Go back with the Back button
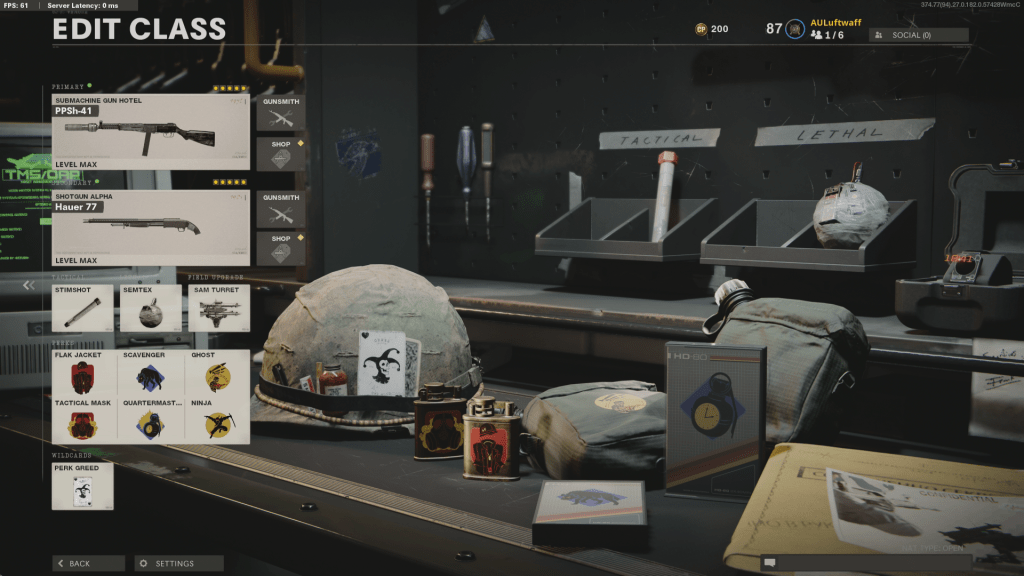Viewport: 1024px width, 576px height. tap(88, 563)
